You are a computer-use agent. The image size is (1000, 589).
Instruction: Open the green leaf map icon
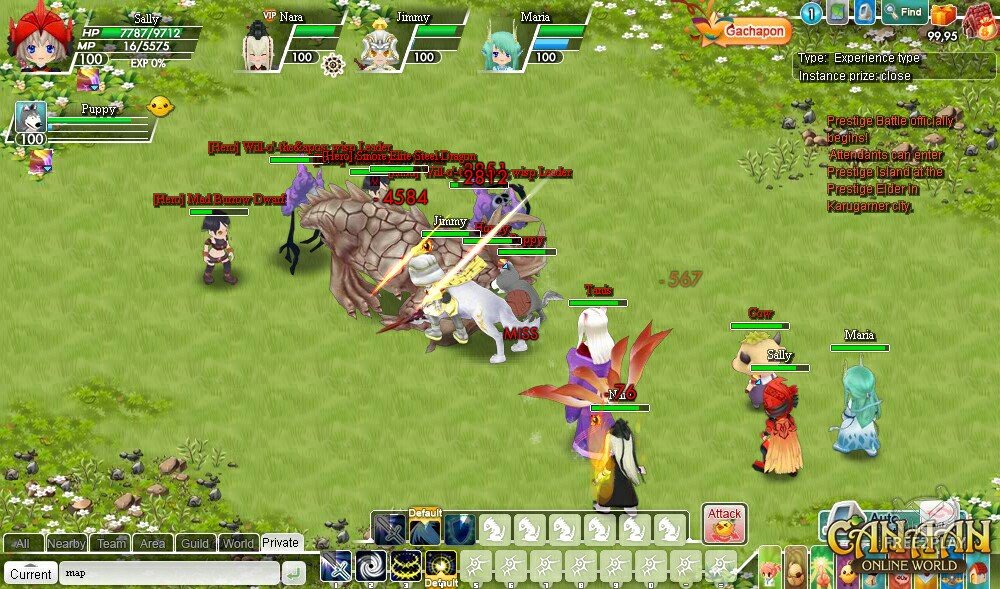837,13
